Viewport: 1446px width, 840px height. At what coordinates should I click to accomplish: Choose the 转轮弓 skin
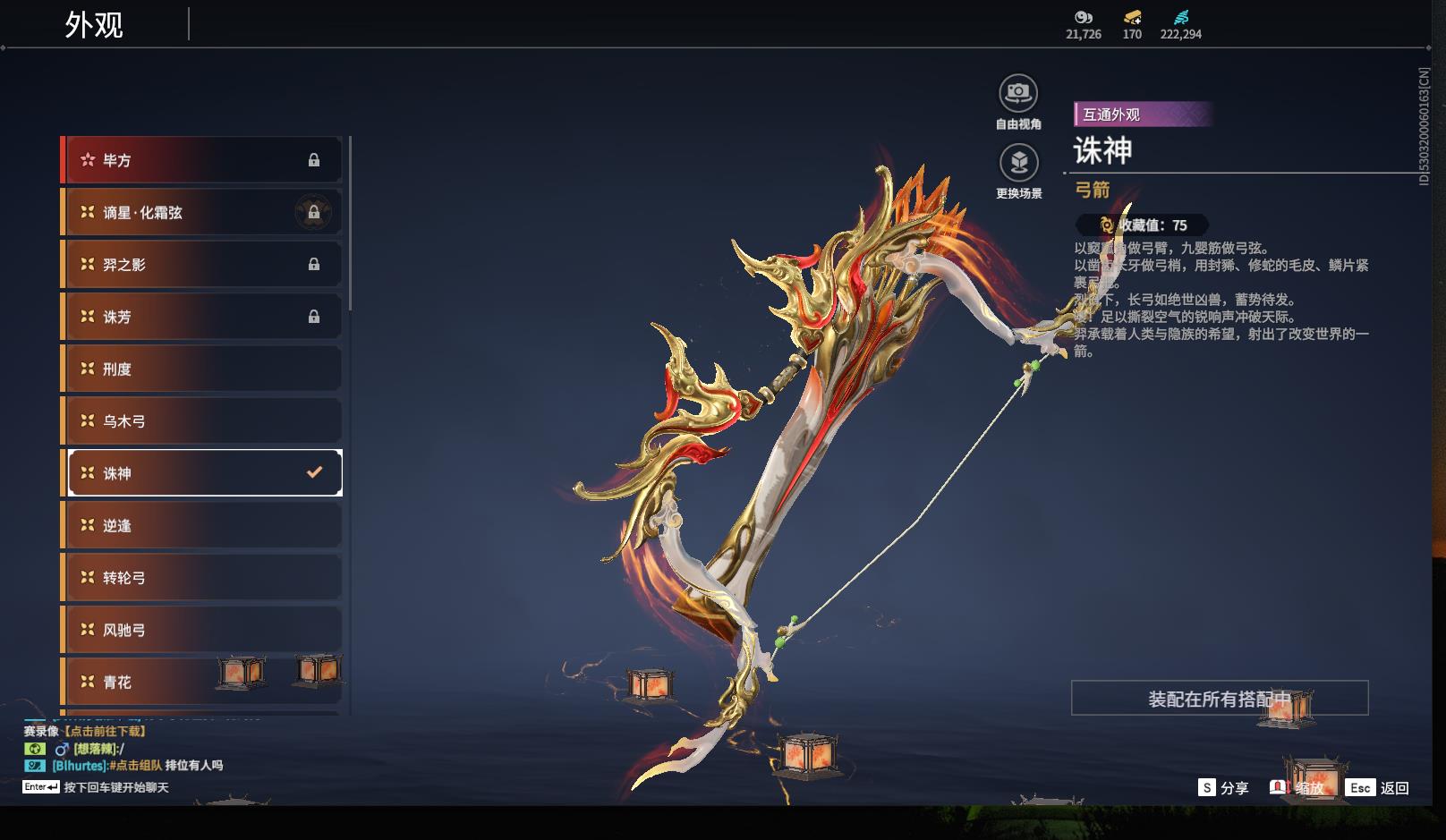[201, 578]
